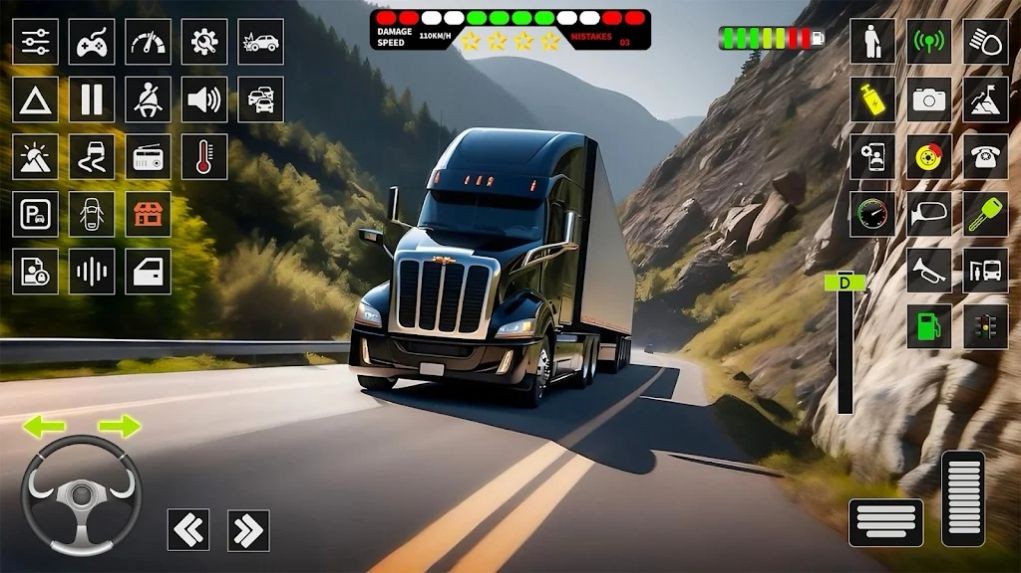Screen dimensions: 1021x573
Task: Click the telephone icon
Action: pyautogui.click(x=985, y=157)
